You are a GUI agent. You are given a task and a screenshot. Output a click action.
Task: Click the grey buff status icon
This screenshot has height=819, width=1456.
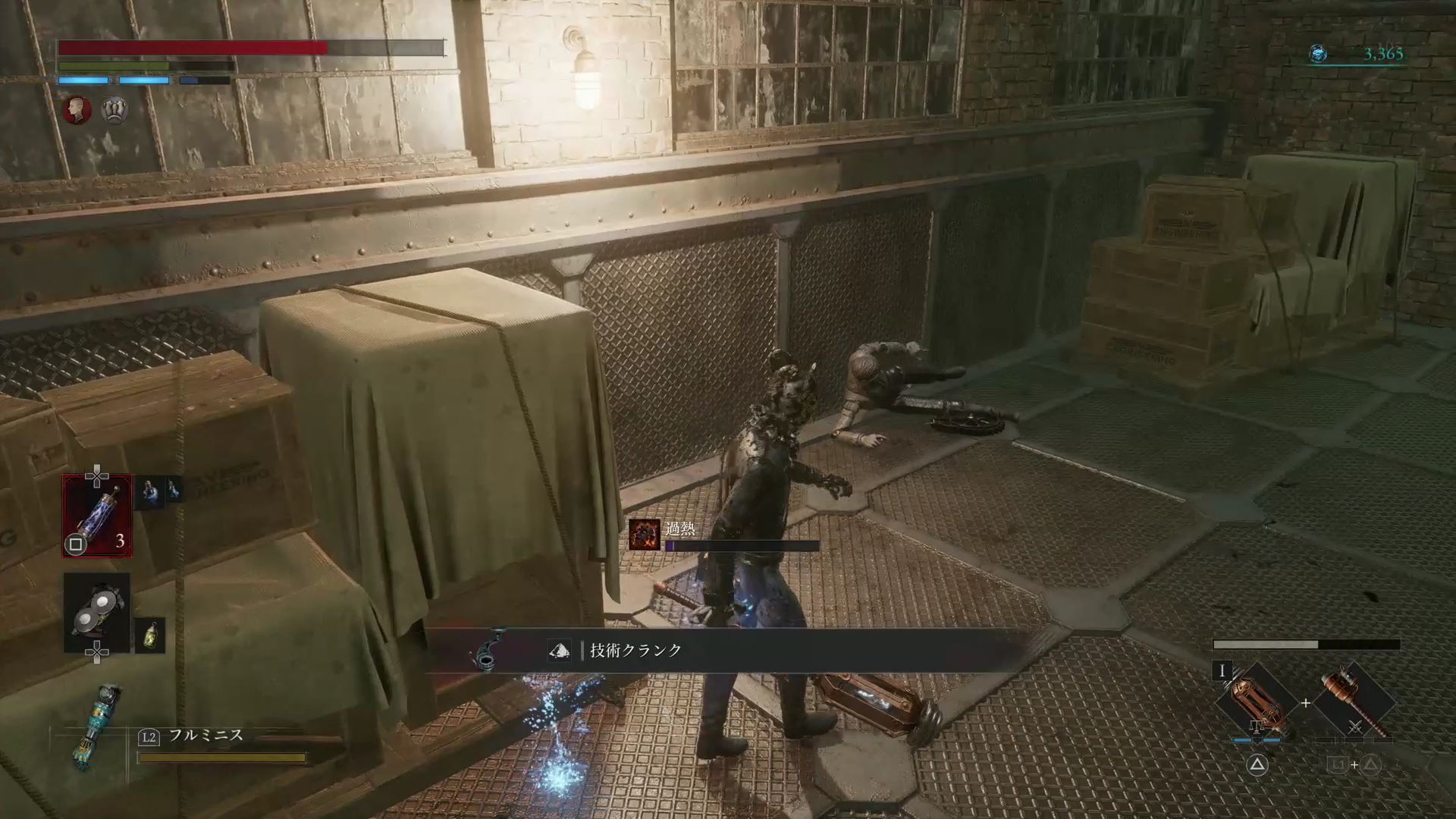pyautogui.click(x=115, y=110)
